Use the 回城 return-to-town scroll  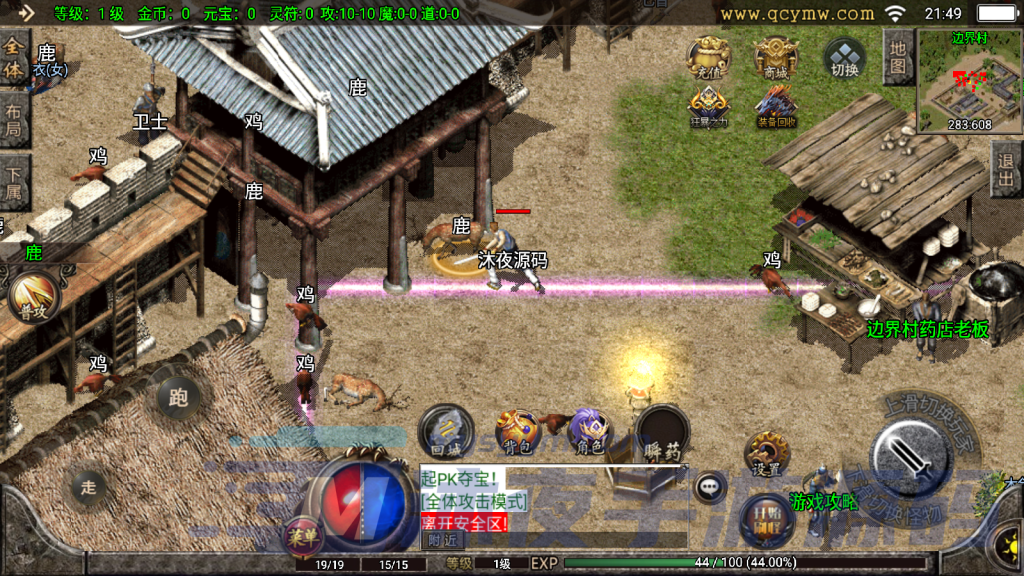(446, 430)
